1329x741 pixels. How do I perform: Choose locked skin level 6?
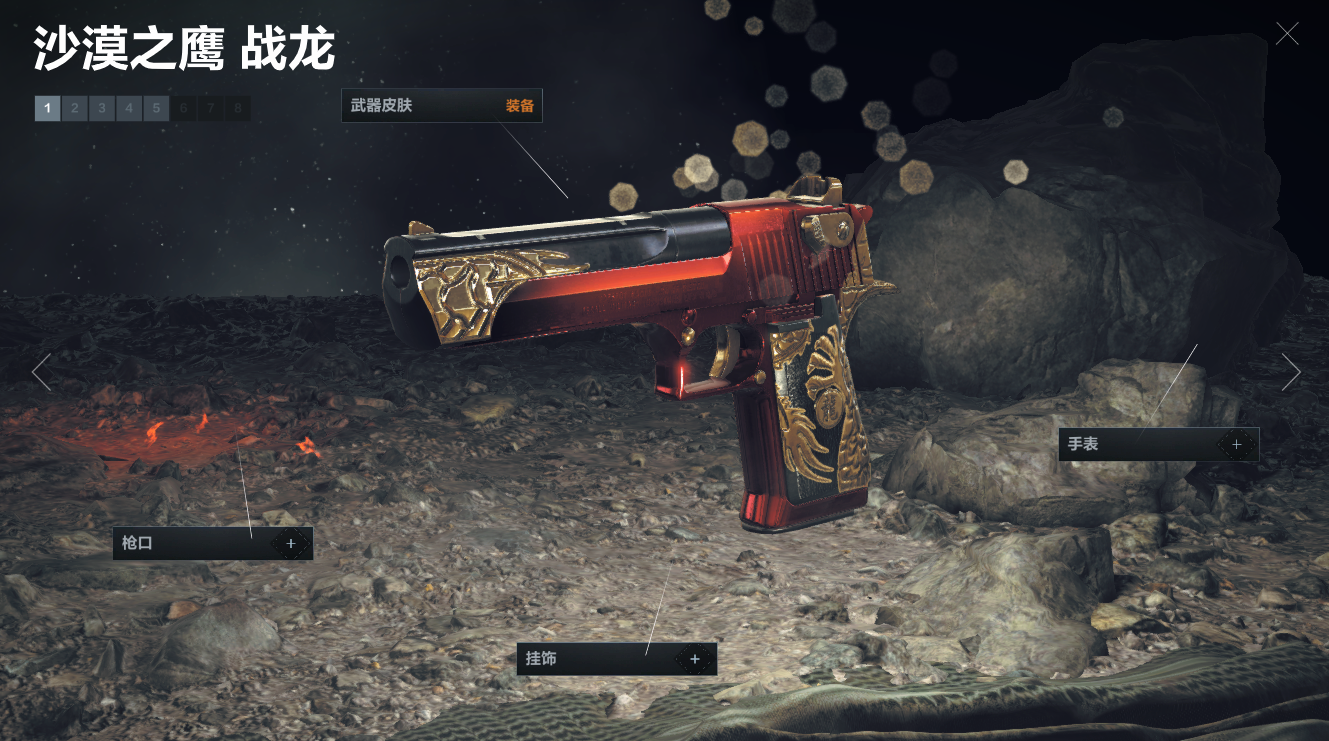183,108
